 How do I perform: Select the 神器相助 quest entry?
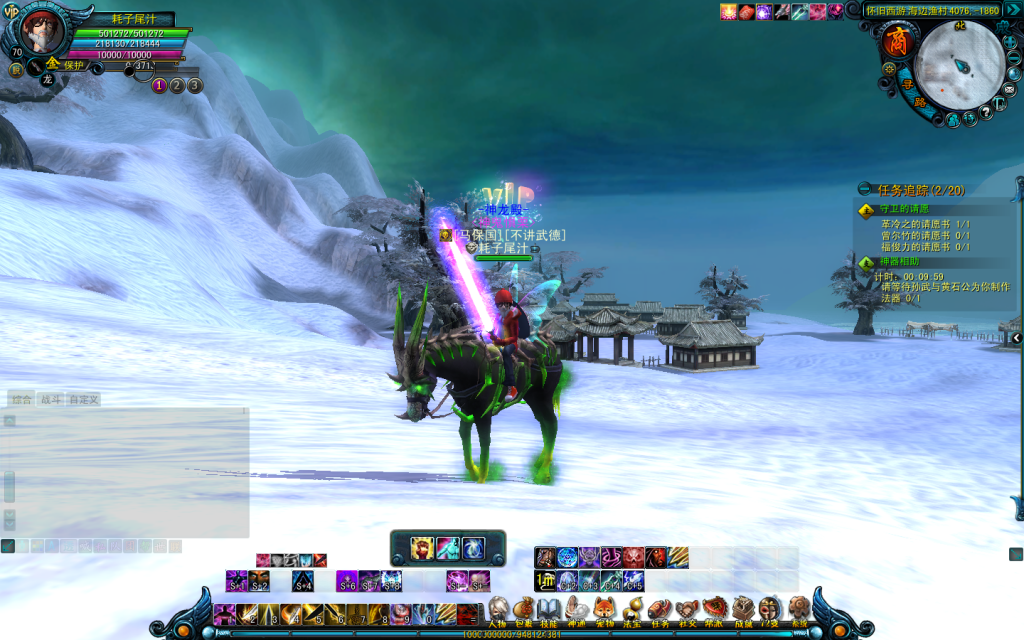point(898,262)
